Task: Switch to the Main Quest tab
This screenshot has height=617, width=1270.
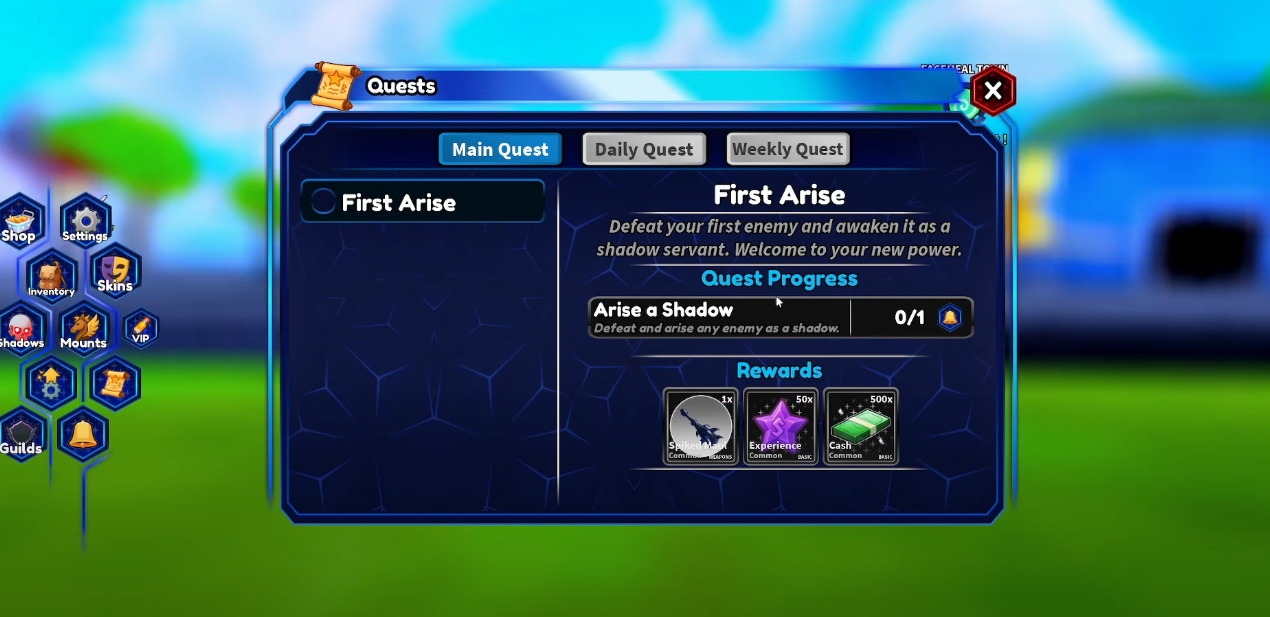Action: [x=500, y=149]
